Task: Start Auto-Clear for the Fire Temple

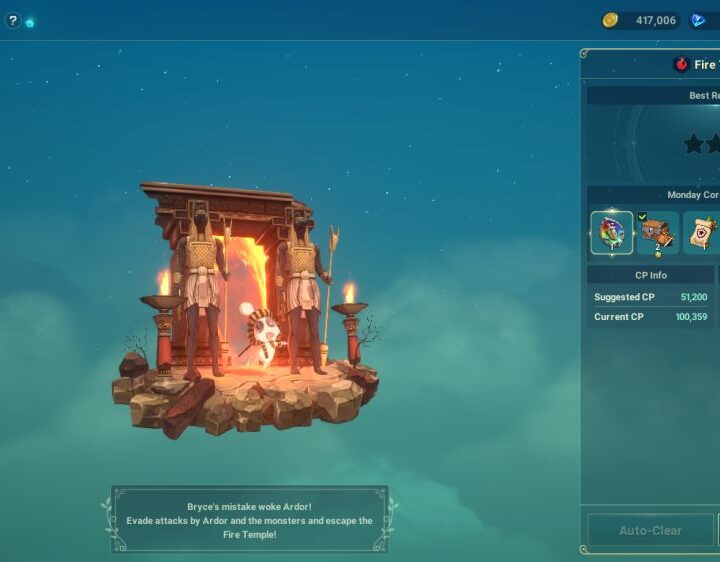Action: (649, 530)
